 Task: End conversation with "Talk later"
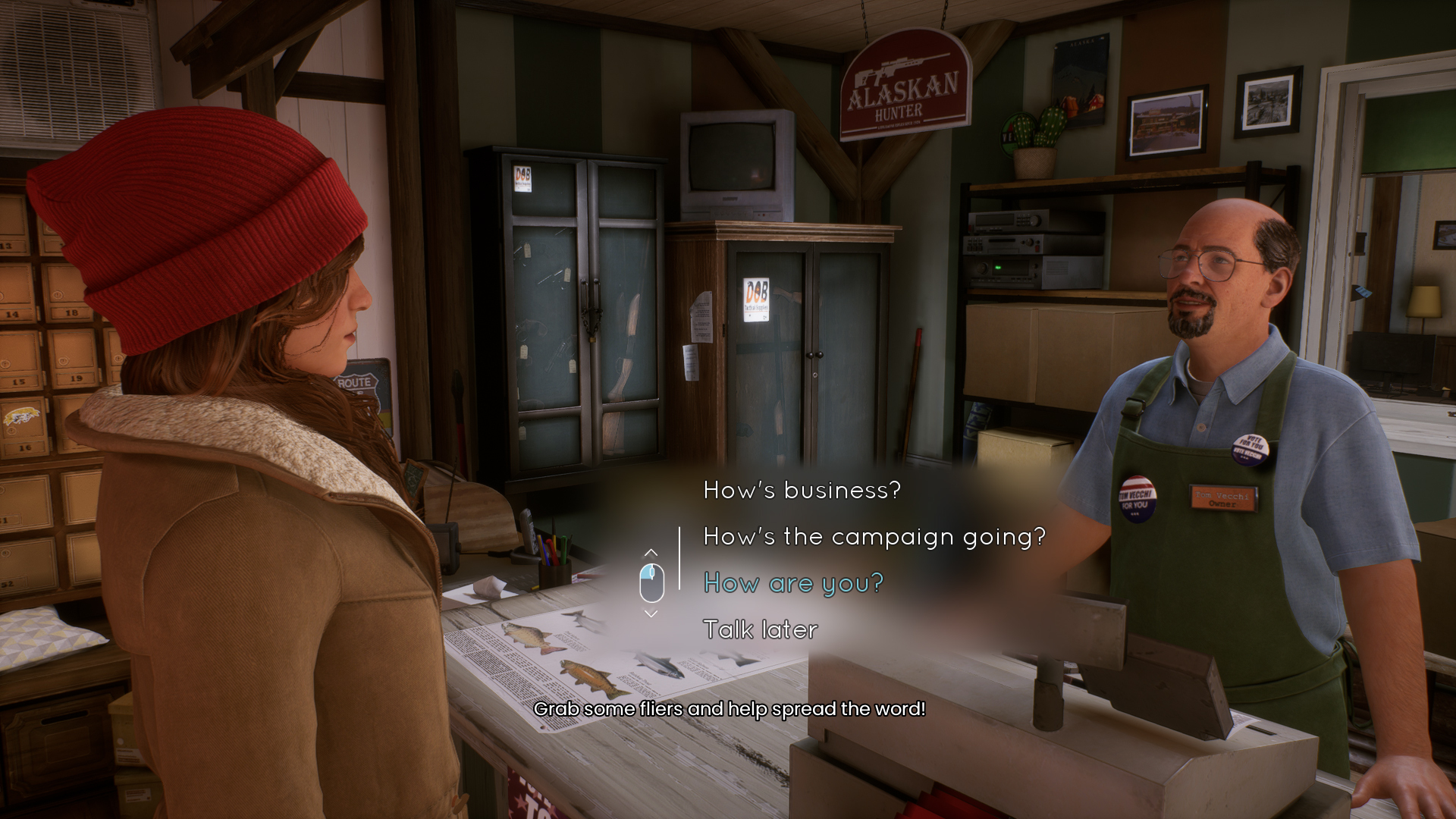[x=760, y=629]
